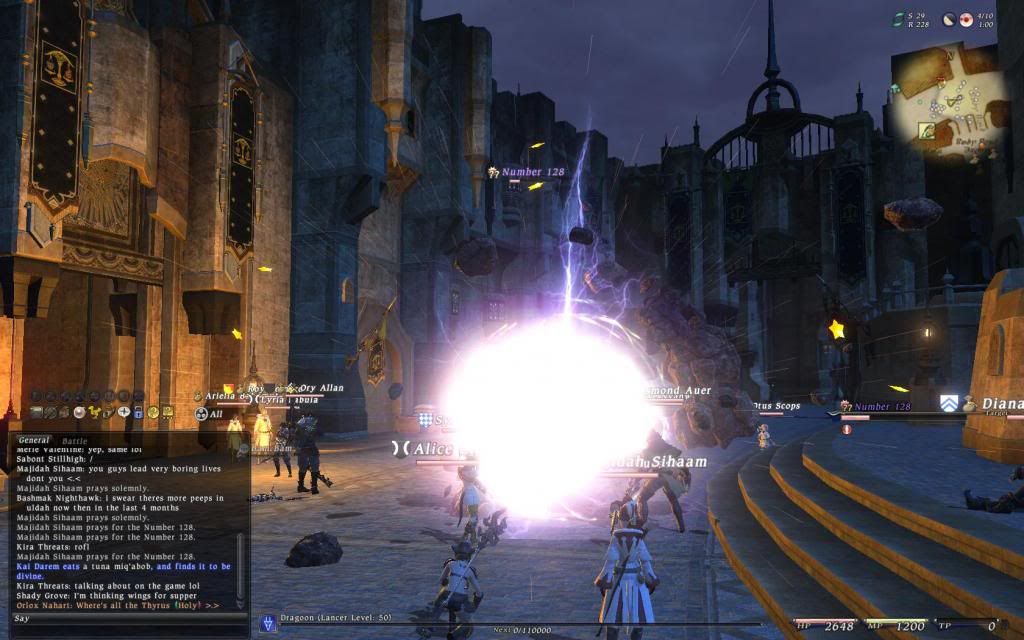Screen dimensions: 1024x640
Task: Select the yellow chocobo icon
Action: click(94, 412)
